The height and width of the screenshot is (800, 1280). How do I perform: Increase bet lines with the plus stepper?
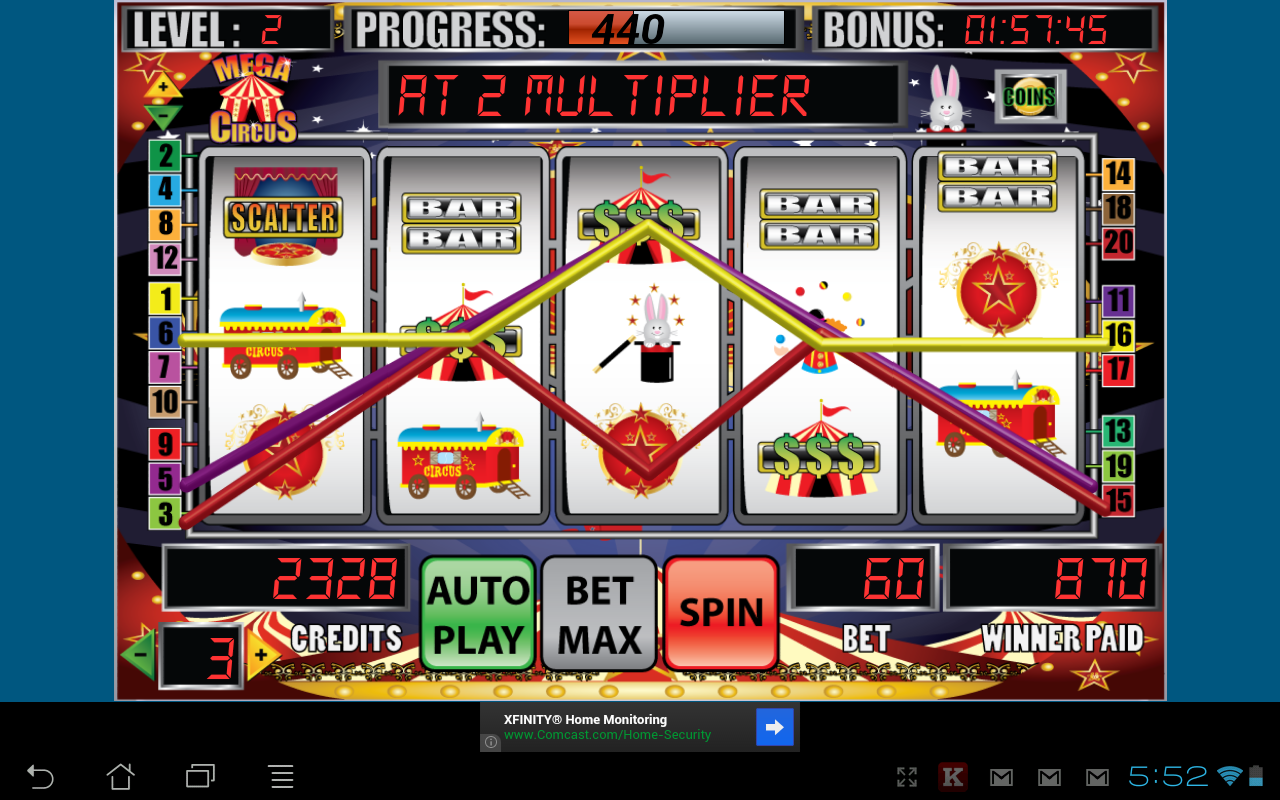(261, 653)
